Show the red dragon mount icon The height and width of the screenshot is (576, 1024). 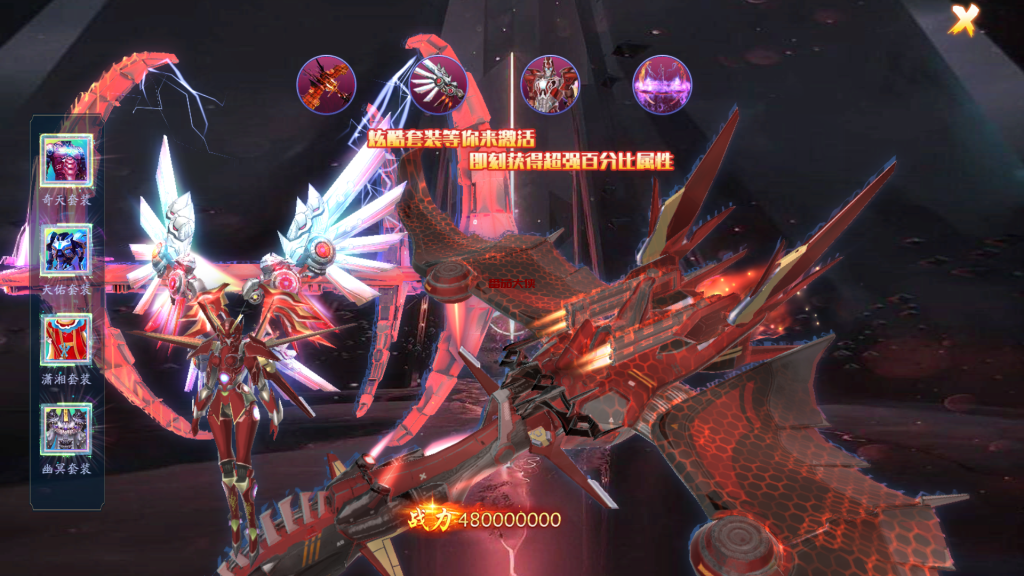(326, 85)
